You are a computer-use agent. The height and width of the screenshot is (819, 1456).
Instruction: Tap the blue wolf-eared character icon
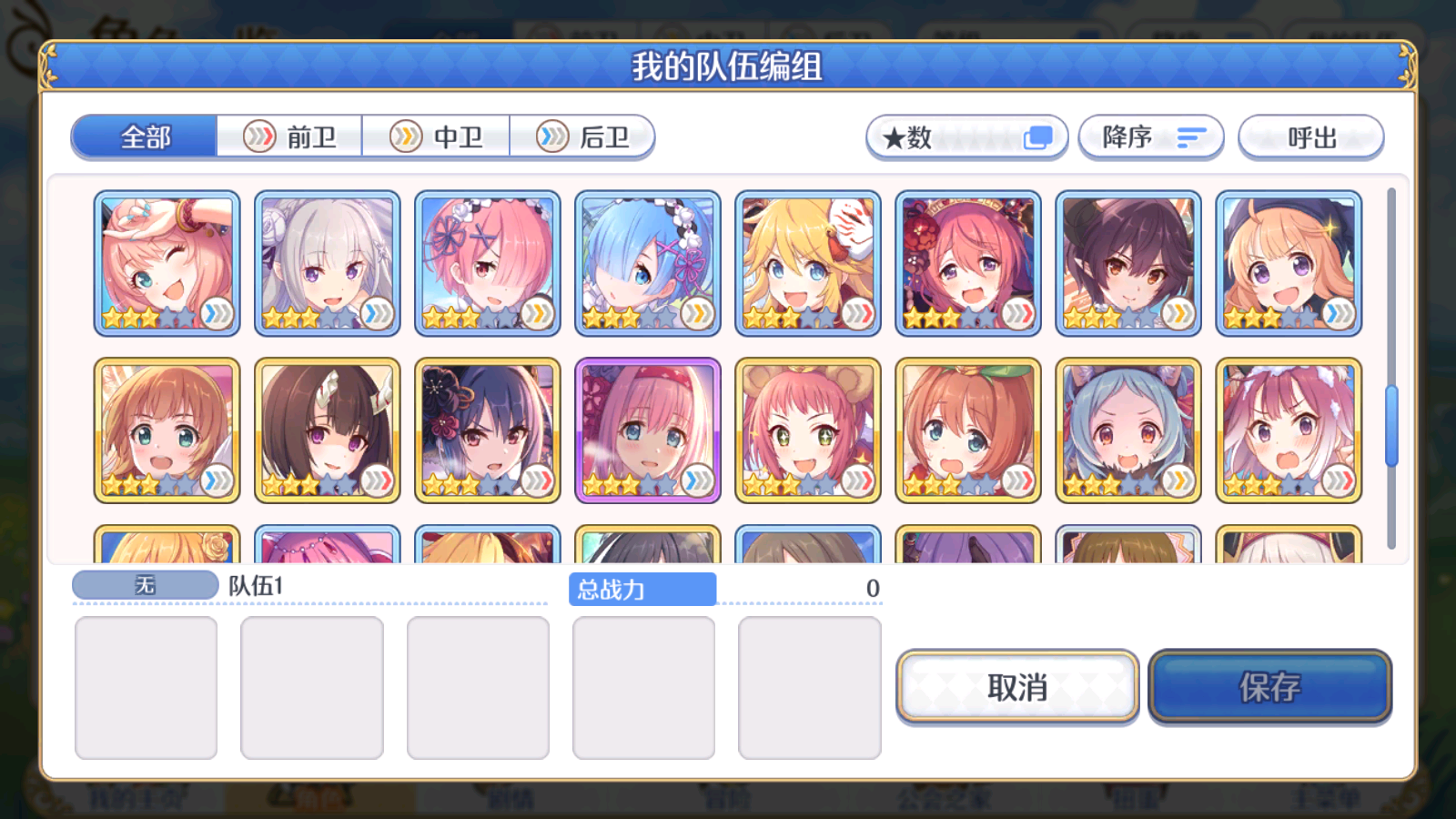coord(1127,428)
